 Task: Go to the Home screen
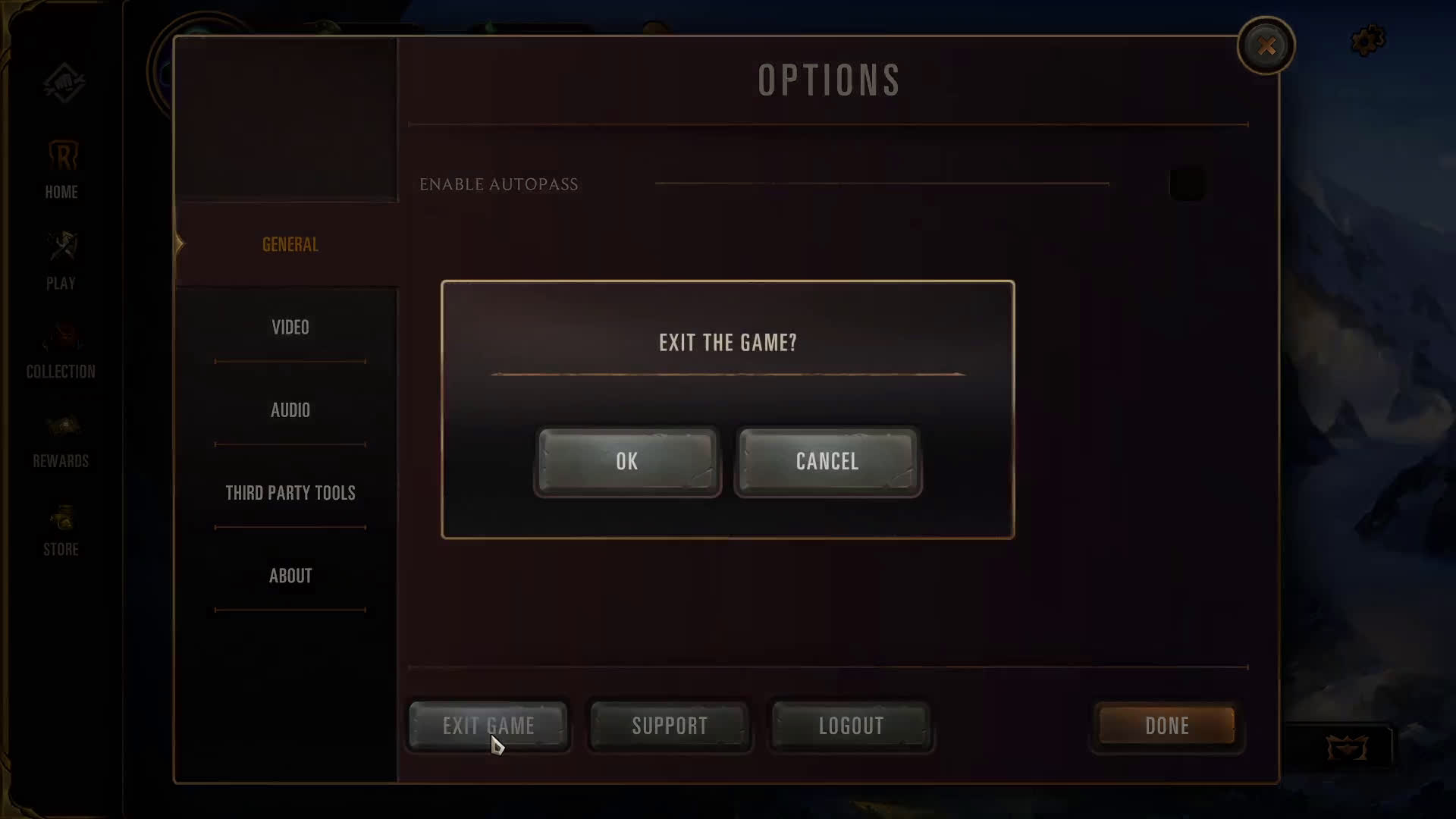[x=61, y=170]
